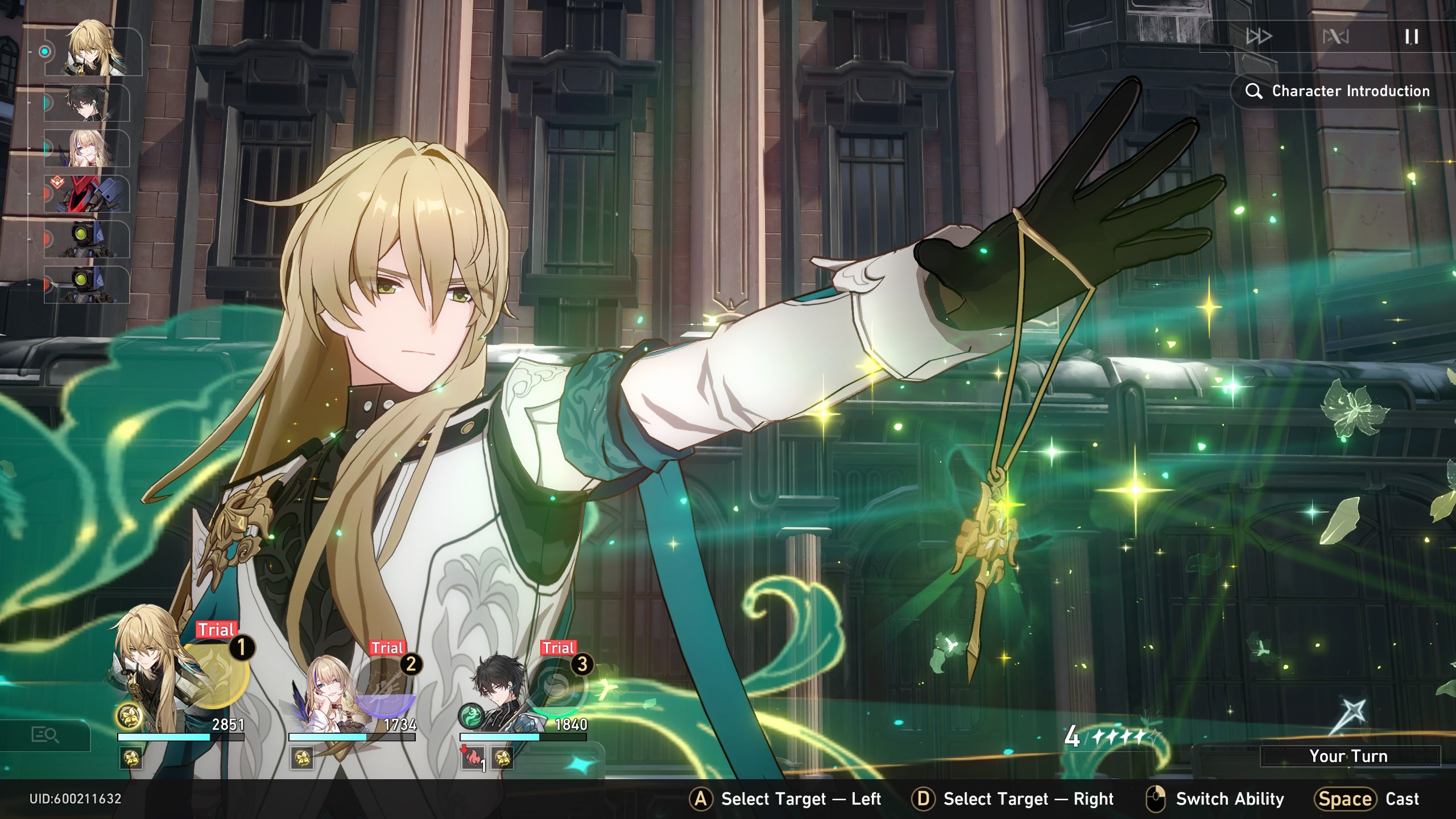
Task: Activate the third character's green ultimate icon
Action: 556,689
